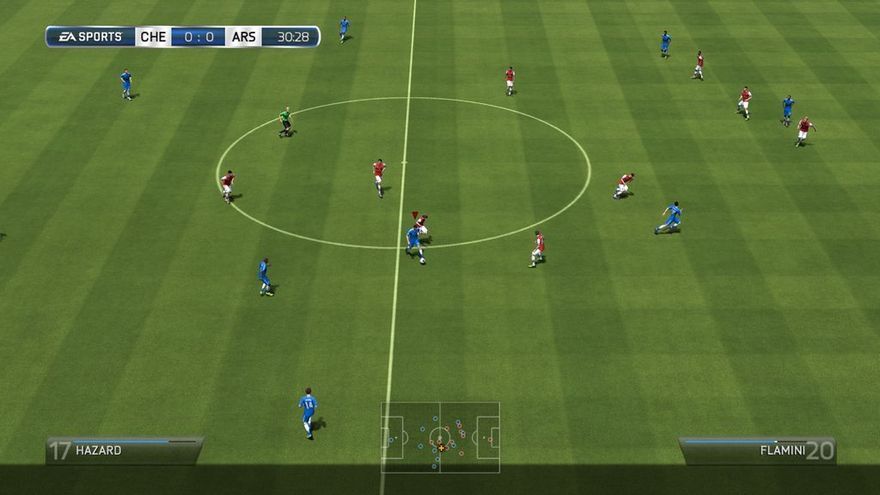Select the Flamini player name panel
Image resolution: width=880 pixels, height=495 pixels.
tap(758, 450)
